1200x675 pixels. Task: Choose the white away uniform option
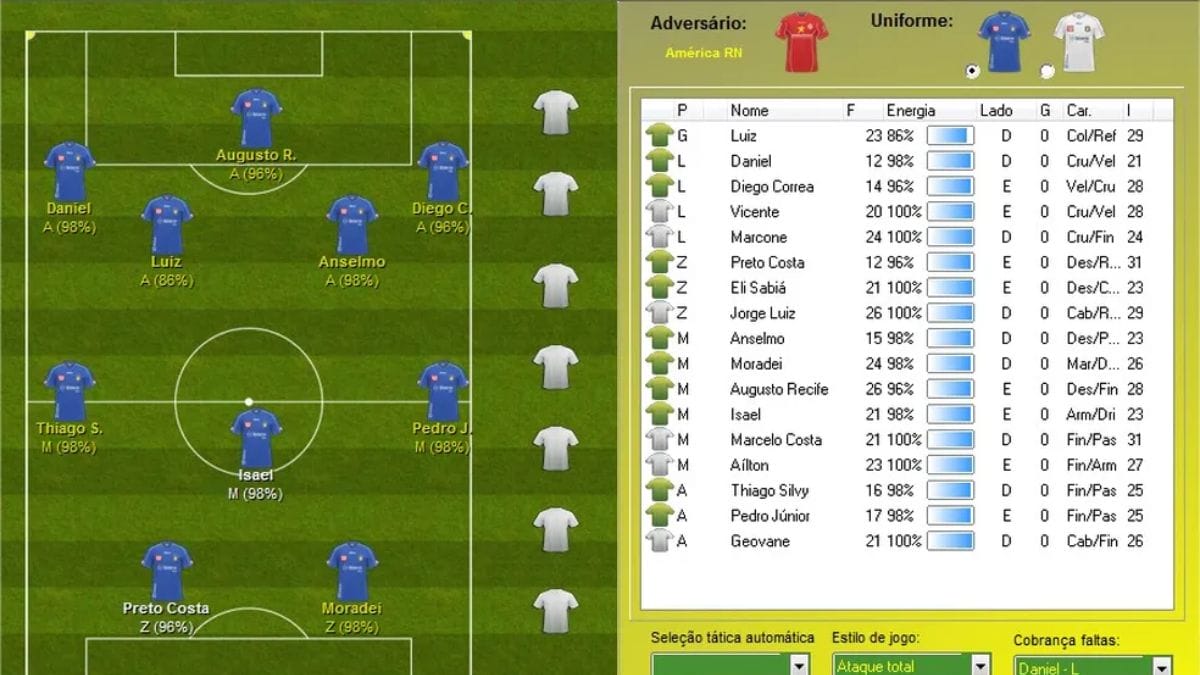click(x=1047, y=71)
